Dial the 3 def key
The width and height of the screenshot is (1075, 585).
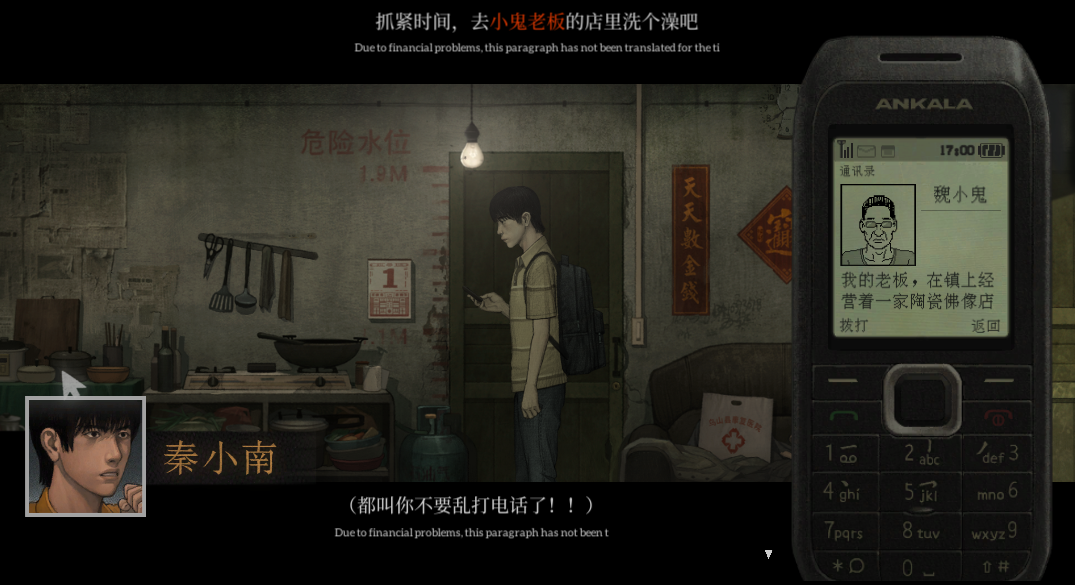[x=998, y=453]
